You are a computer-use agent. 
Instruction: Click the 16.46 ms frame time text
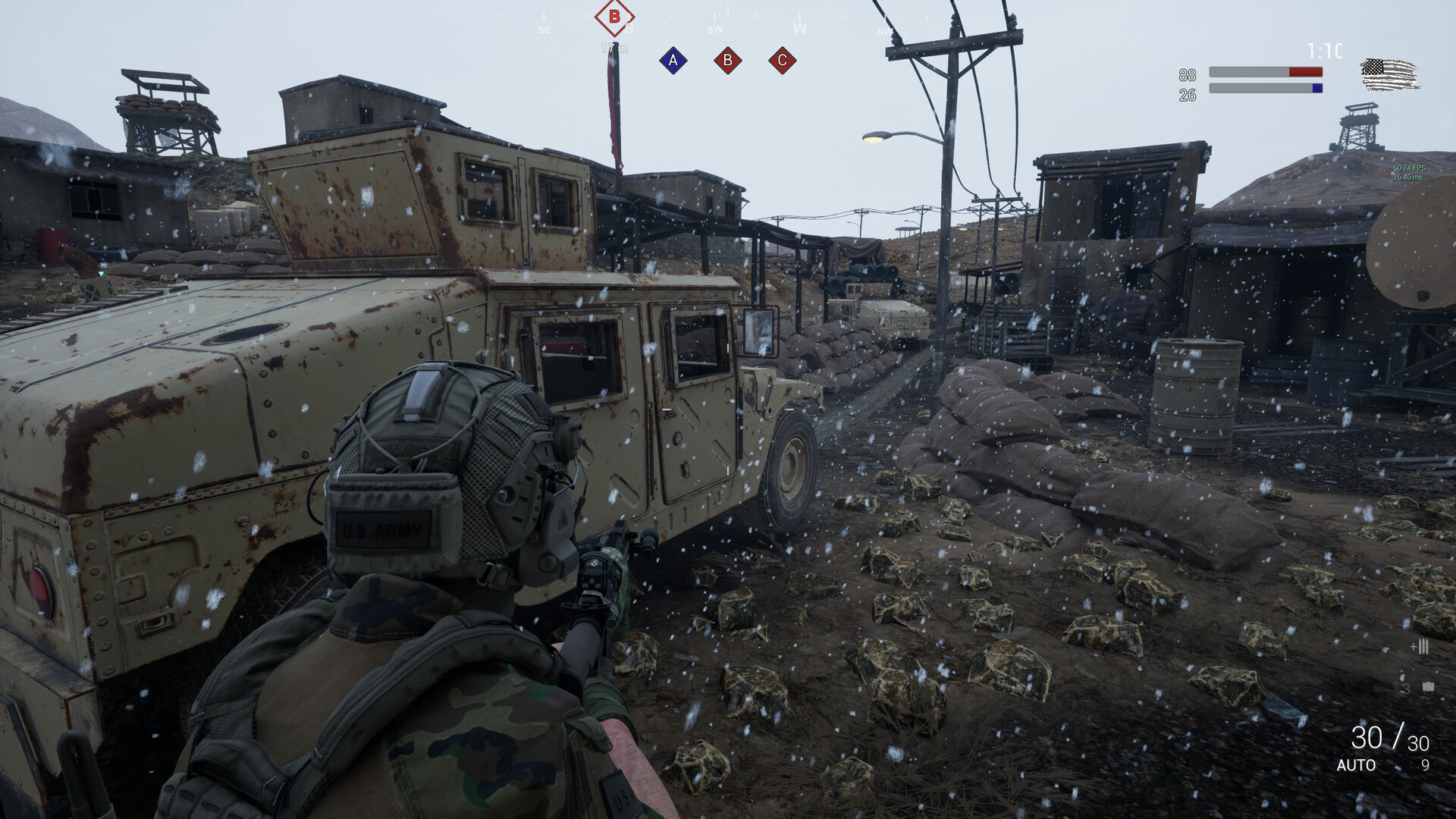pos(1408,177)
